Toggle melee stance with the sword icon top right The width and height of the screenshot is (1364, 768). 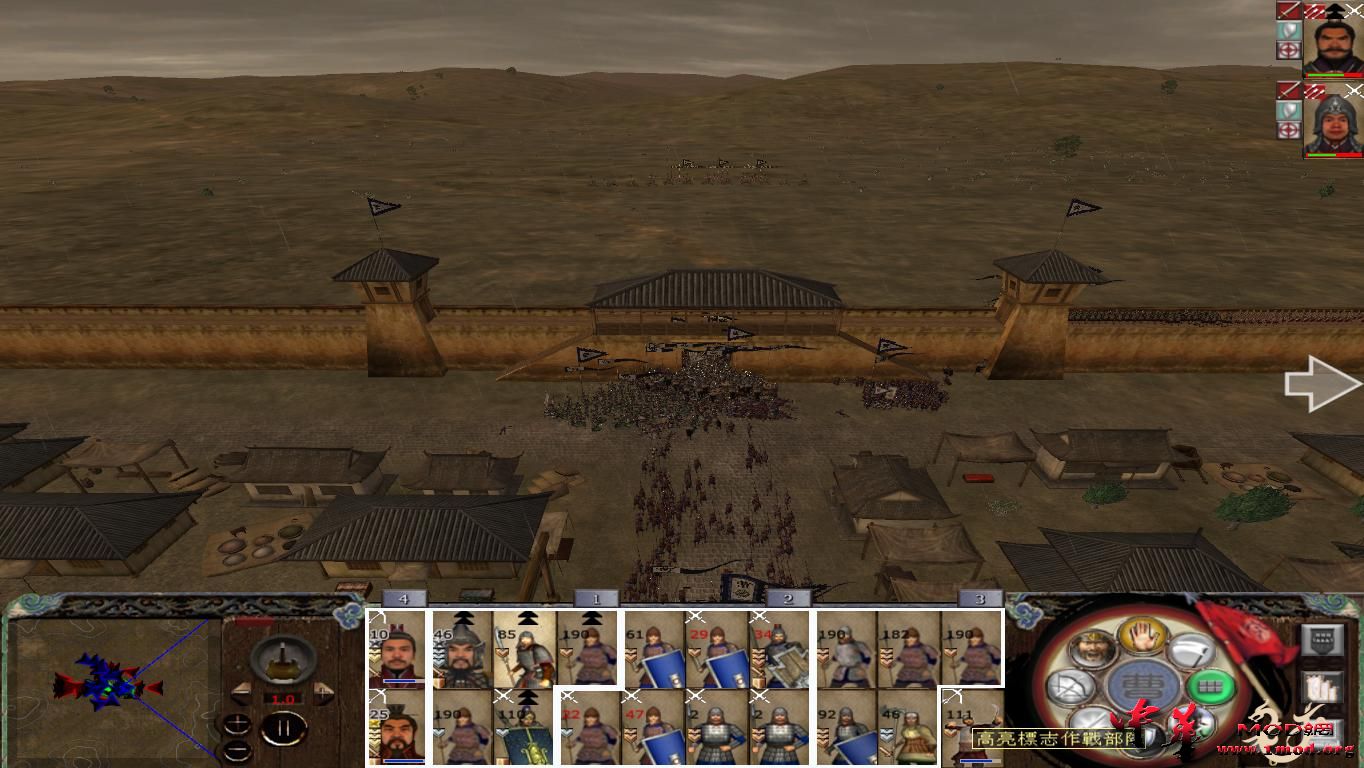point(1289,10)
